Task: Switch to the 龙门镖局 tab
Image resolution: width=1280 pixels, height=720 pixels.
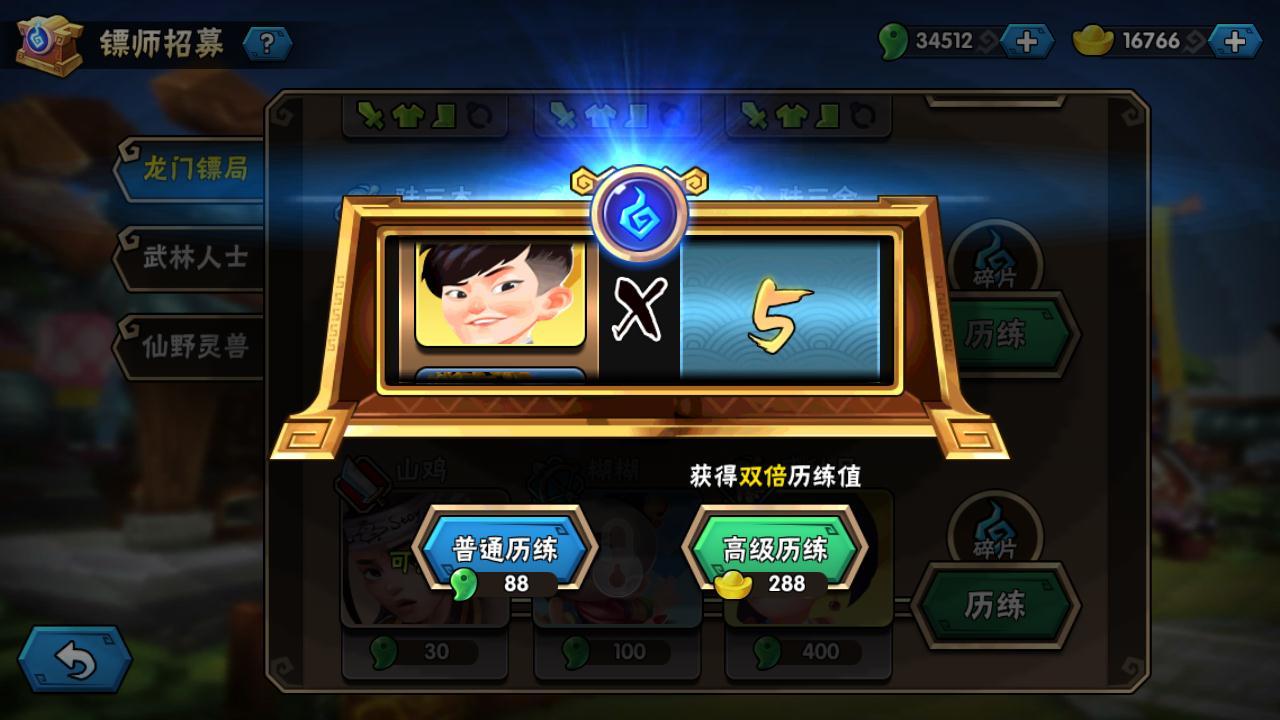Action: pyautogui.click(x=194, y=168)
